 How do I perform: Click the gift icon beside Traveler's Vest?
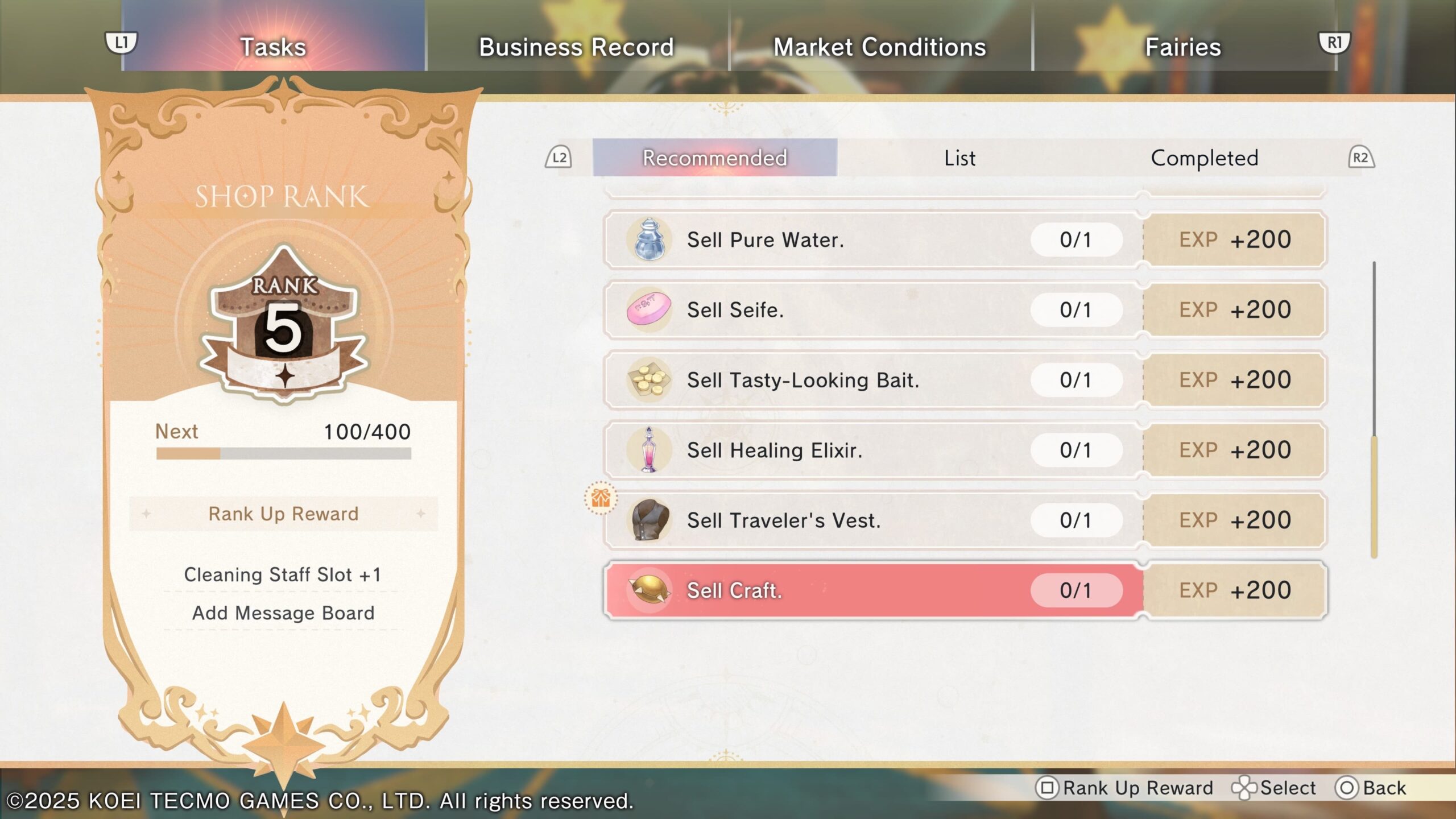pyautogui.click(x=601, y=498)
